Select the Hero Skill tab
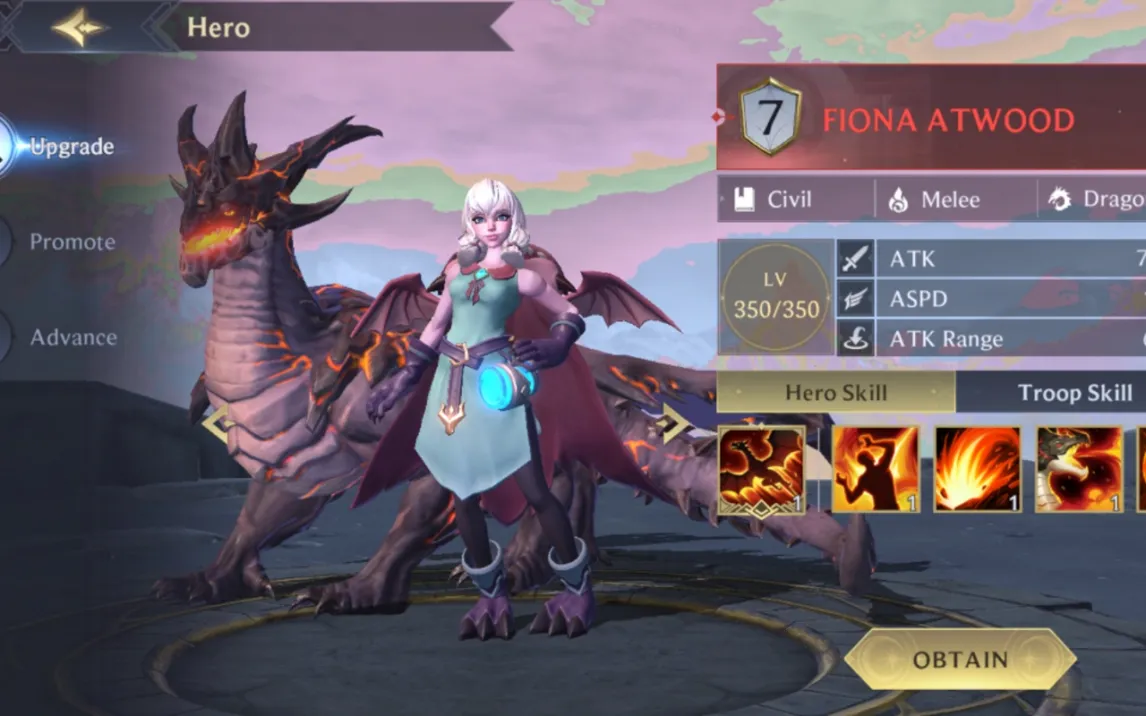 836,393
